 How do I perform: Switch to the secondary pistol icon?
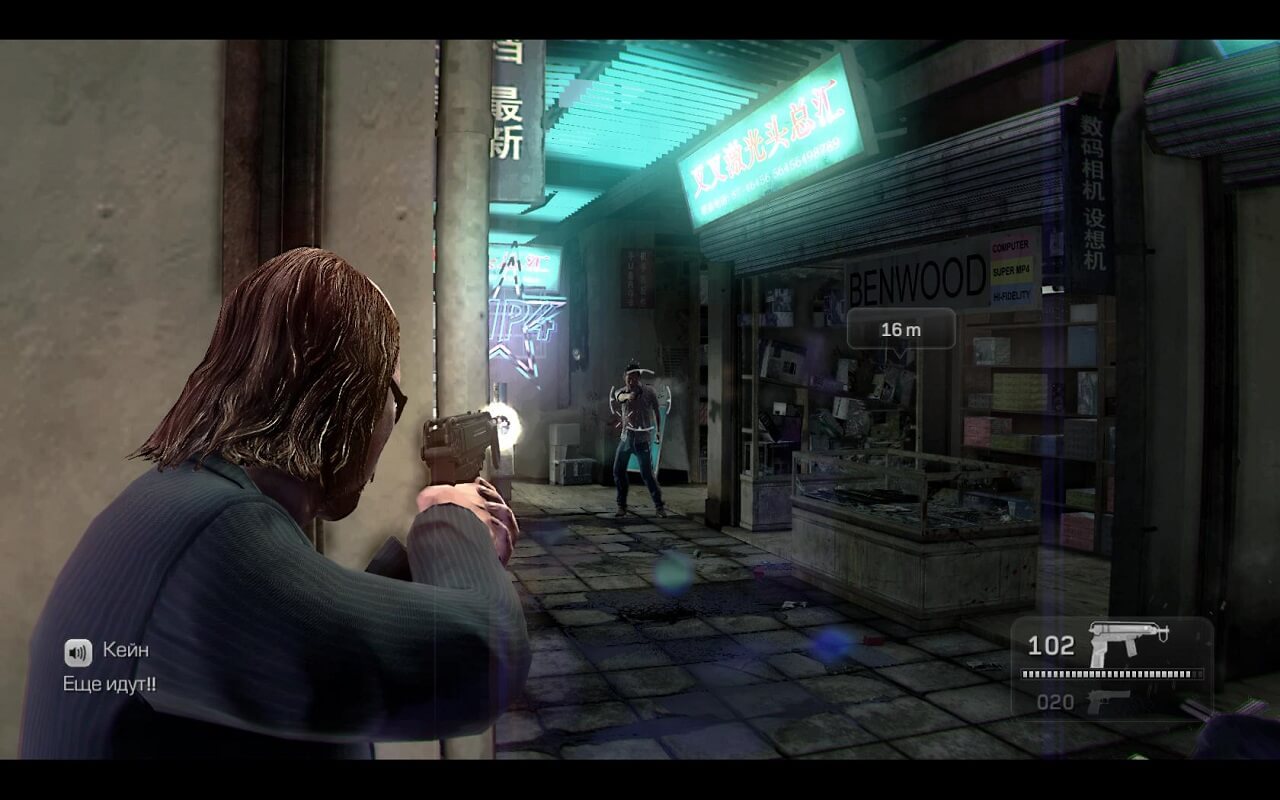(1106, 701)
